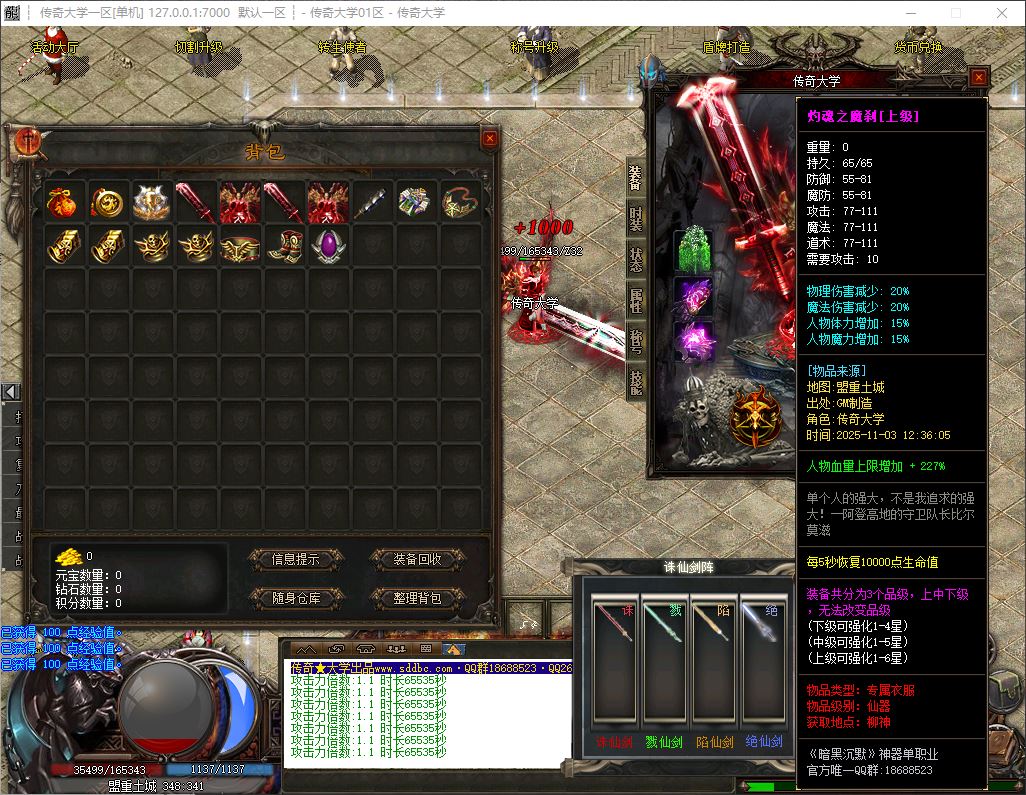Click the green tree equipment slot
The height and width of the screenshot is (795, 1026).
pyautogui.click(x=692, y=250)
